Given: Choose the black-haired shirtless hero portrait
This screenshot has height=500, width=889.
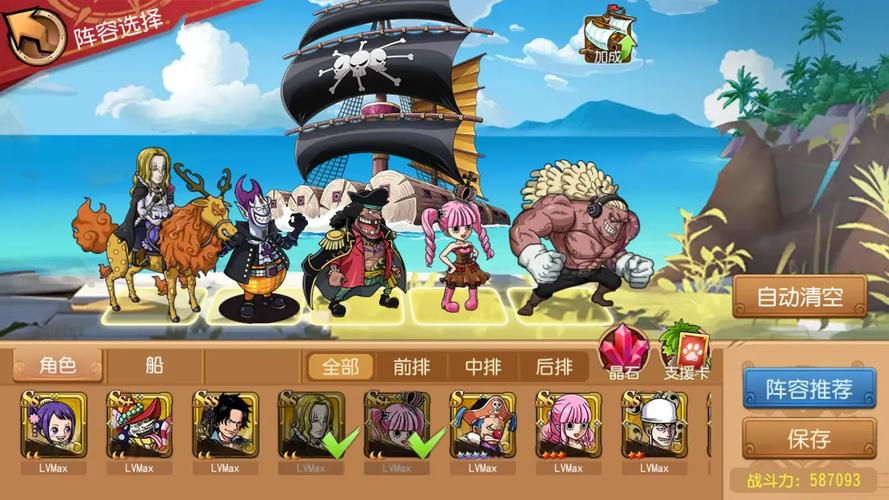Looking at the screenshot, I should 225,425.
